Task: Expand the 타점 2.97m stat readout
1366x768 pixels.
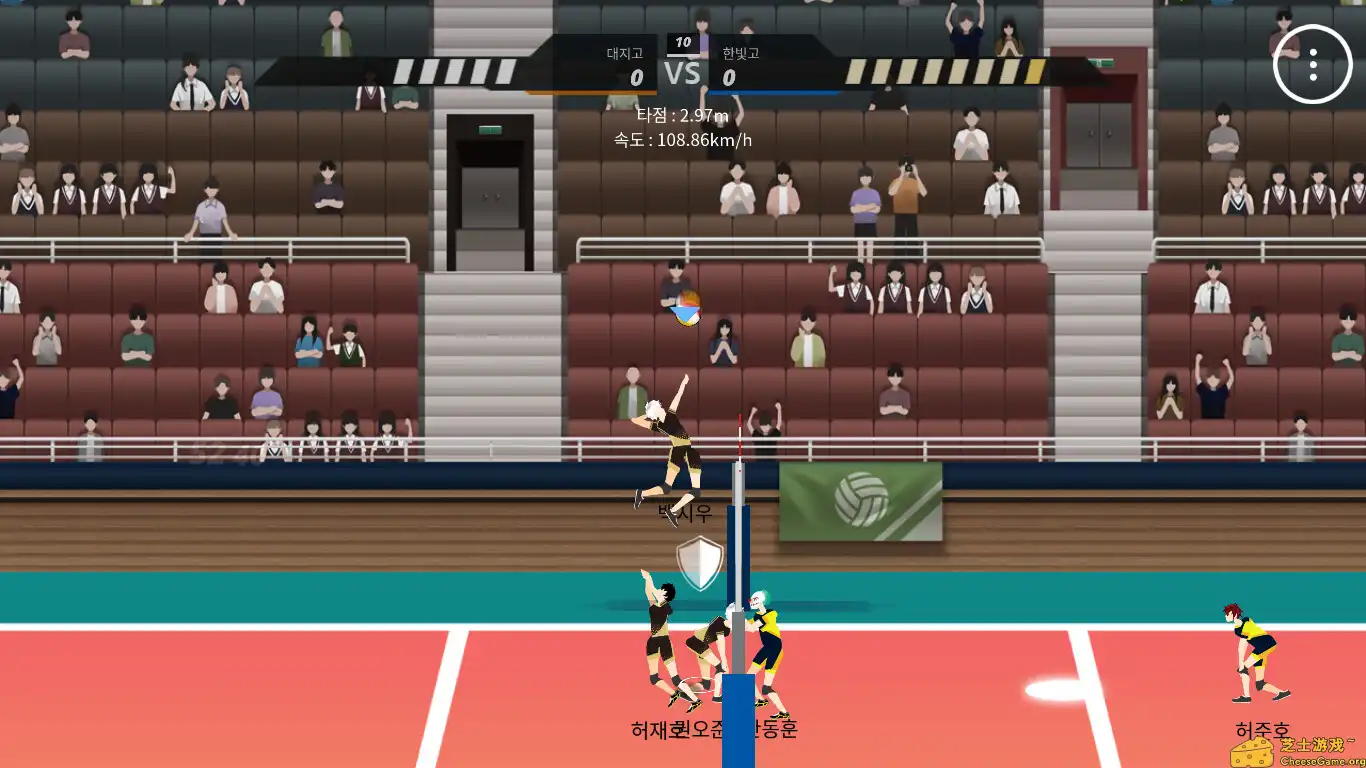Action: point(683,115)
